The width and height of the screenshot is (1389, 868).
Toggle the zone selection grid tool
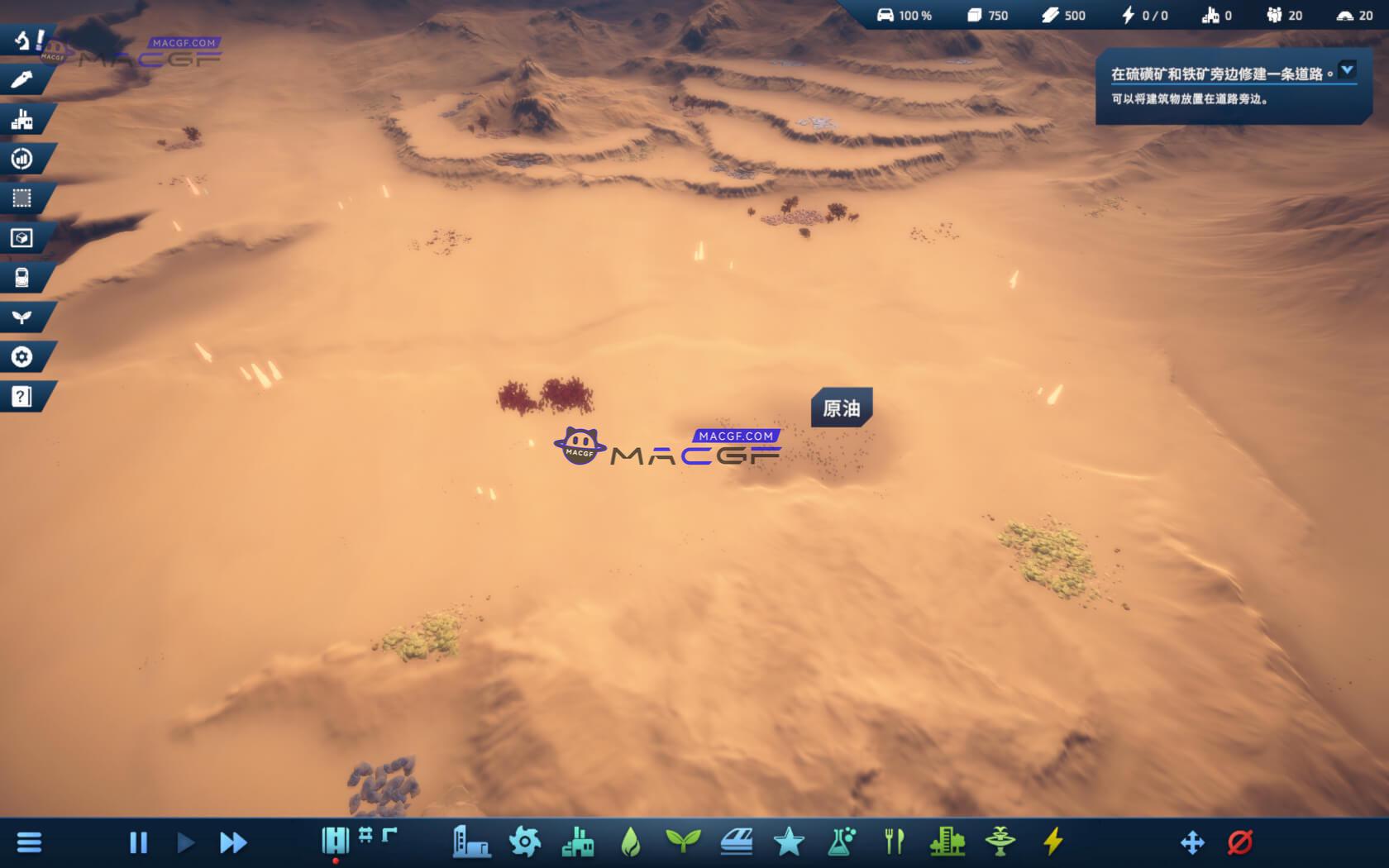coord(21,198)
